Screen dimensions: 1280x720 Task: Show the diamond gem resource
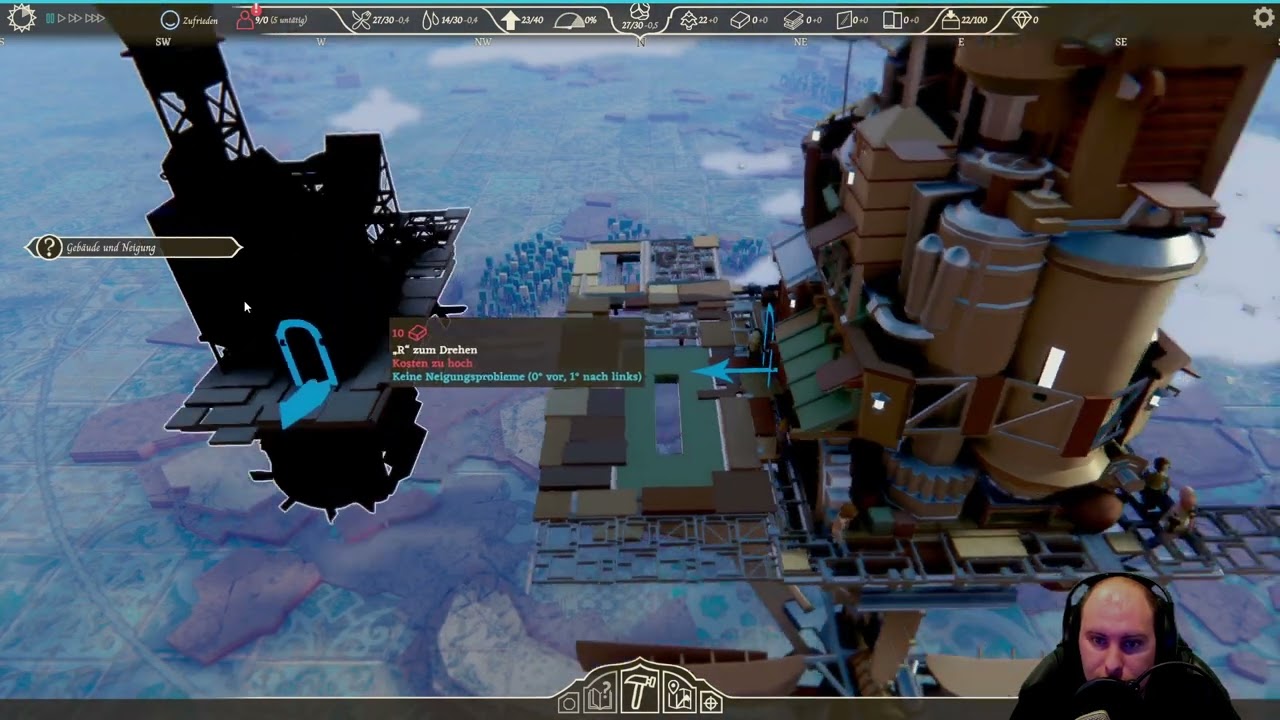click(x=1020, y=20)
